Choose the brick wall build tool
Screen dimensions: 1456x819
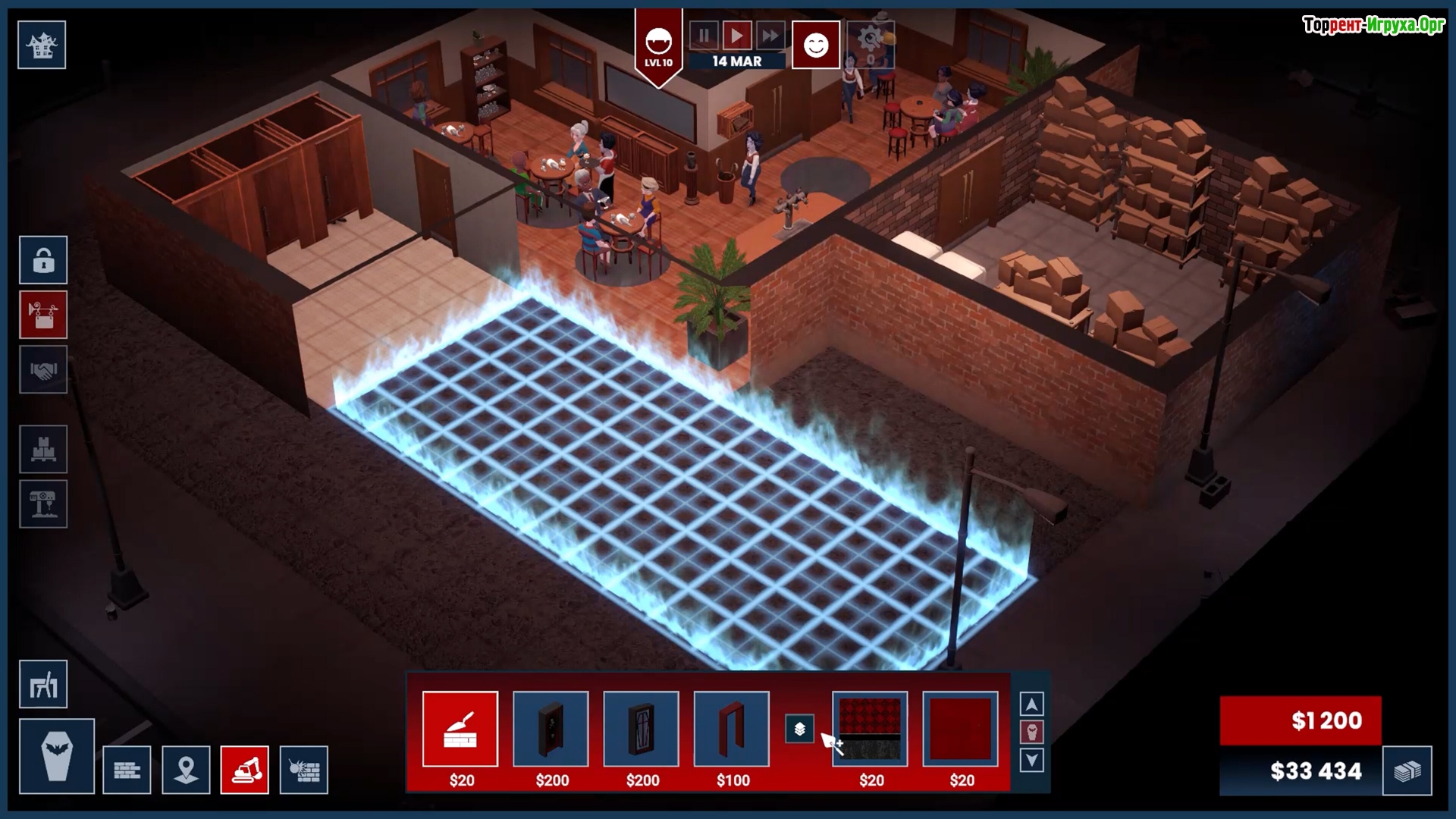coord(127,770)
